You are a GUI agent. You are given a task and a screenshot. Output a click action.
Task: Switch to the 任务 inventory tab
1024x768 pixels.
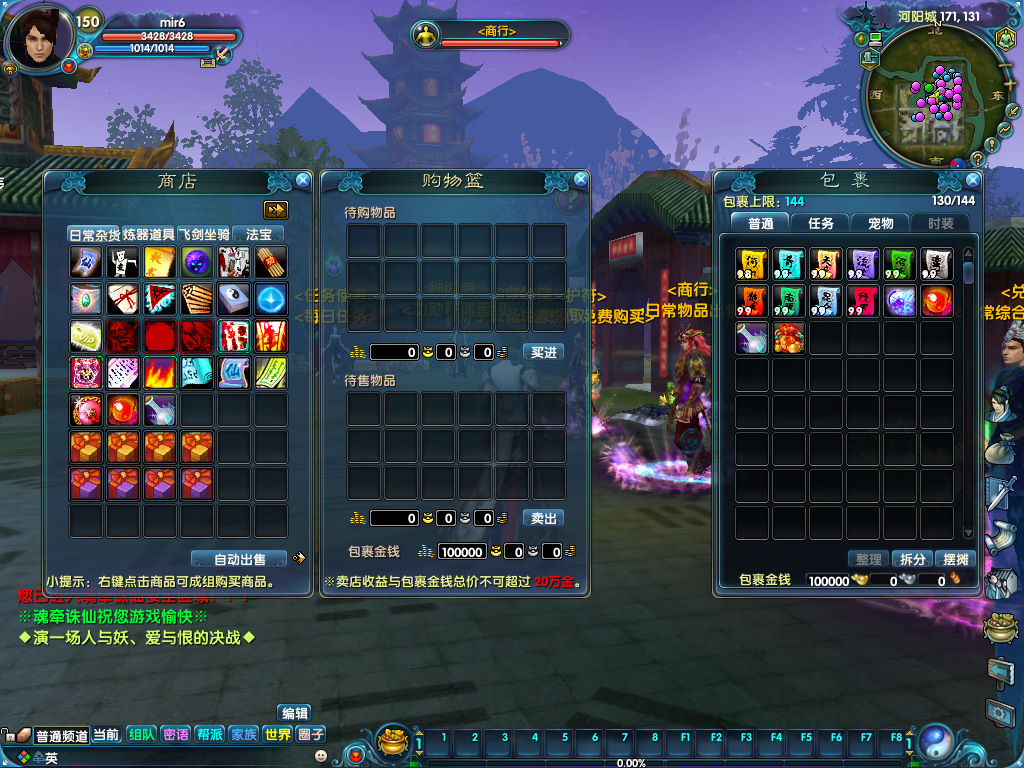click(821, 223)
